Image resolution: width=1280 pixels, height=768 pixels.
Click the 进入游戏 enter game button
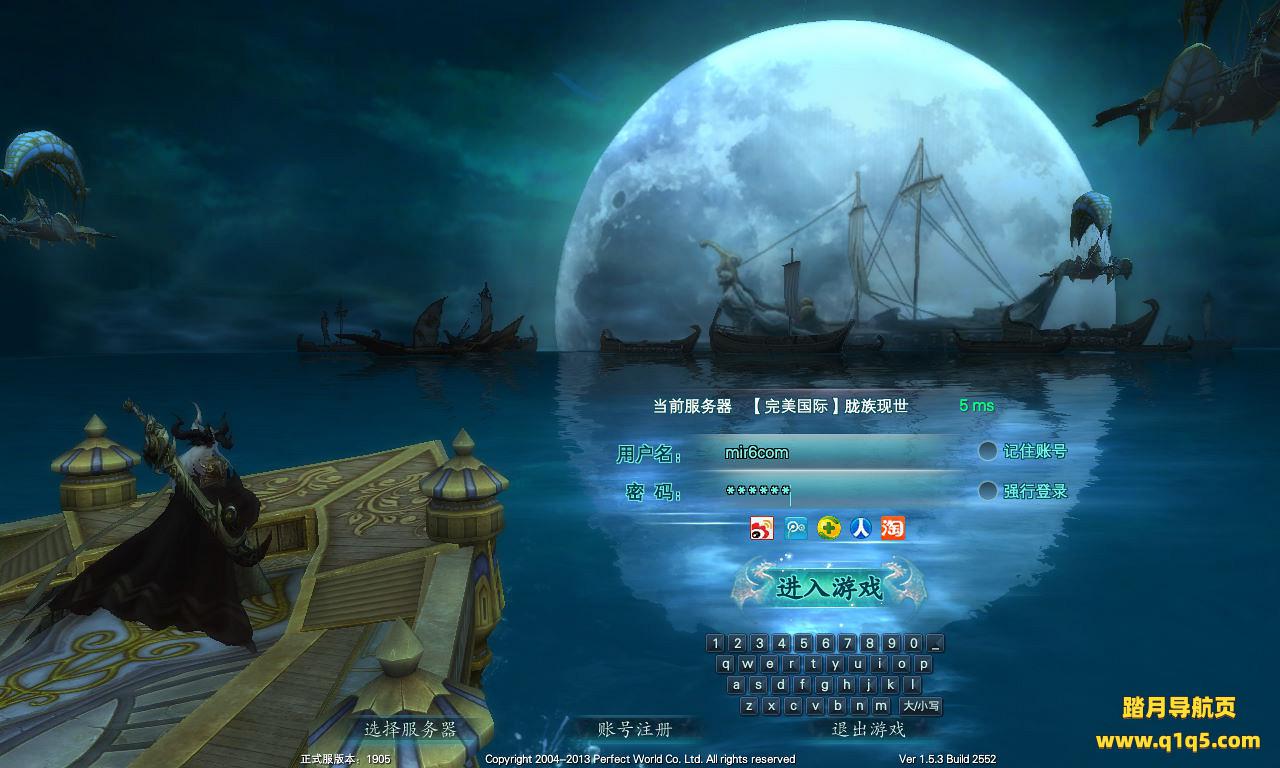(x=829, y=586)
